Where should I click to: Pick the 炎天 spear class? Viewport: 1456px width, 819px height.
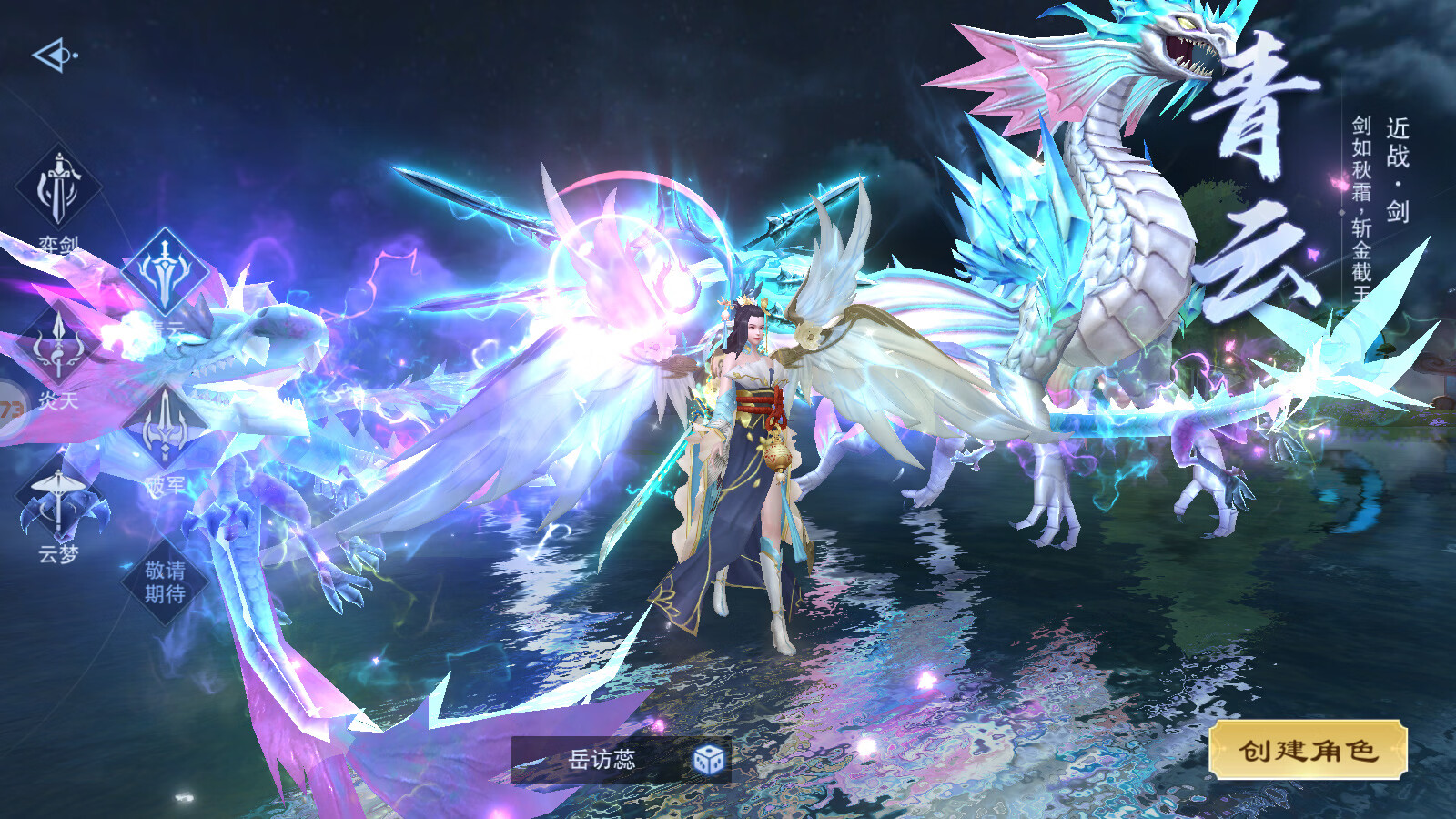(58, 347)
